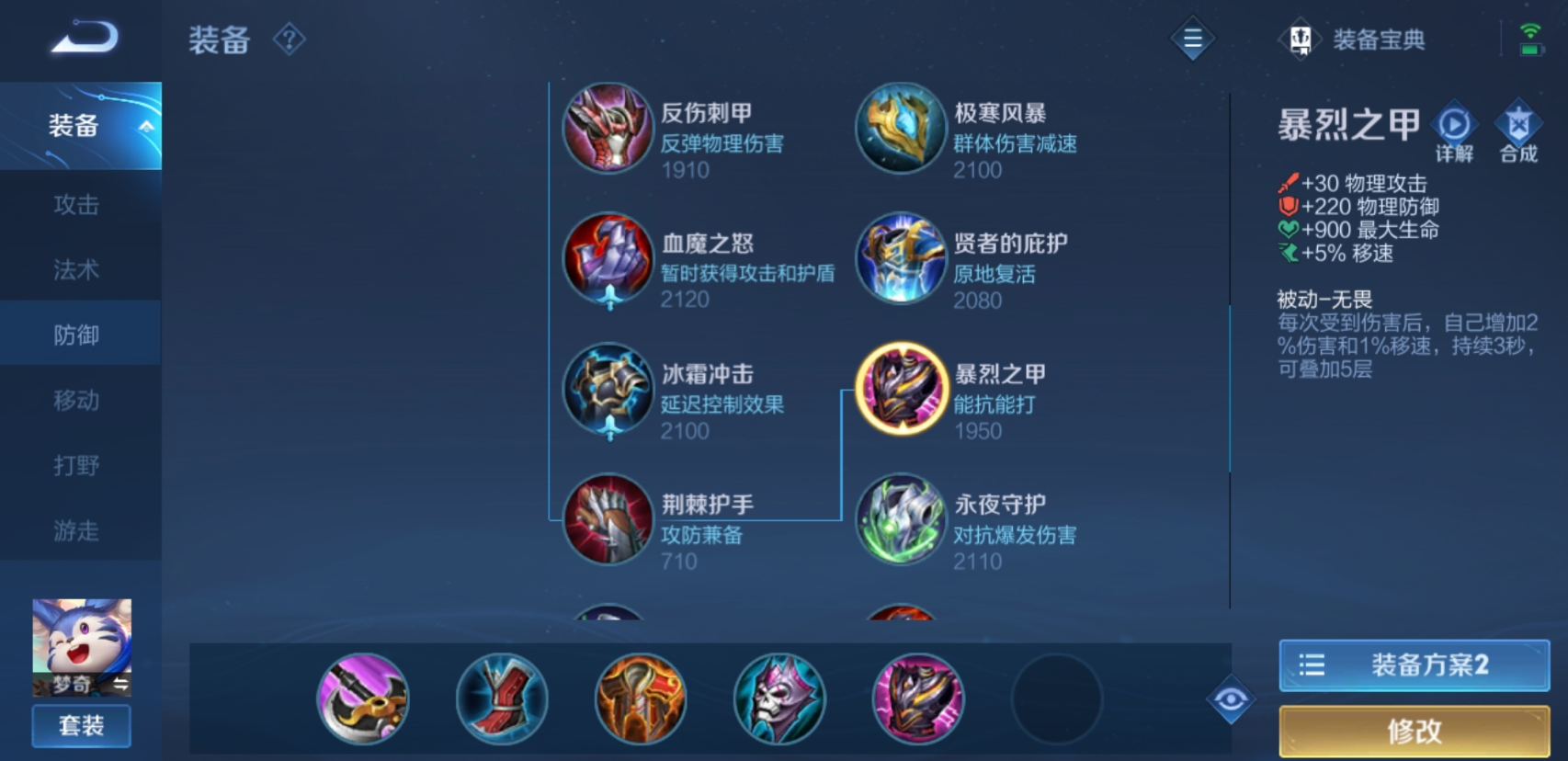Open the 装备宝典 book icon at top
The image size is (1568, 761).
click(1300, 39)
